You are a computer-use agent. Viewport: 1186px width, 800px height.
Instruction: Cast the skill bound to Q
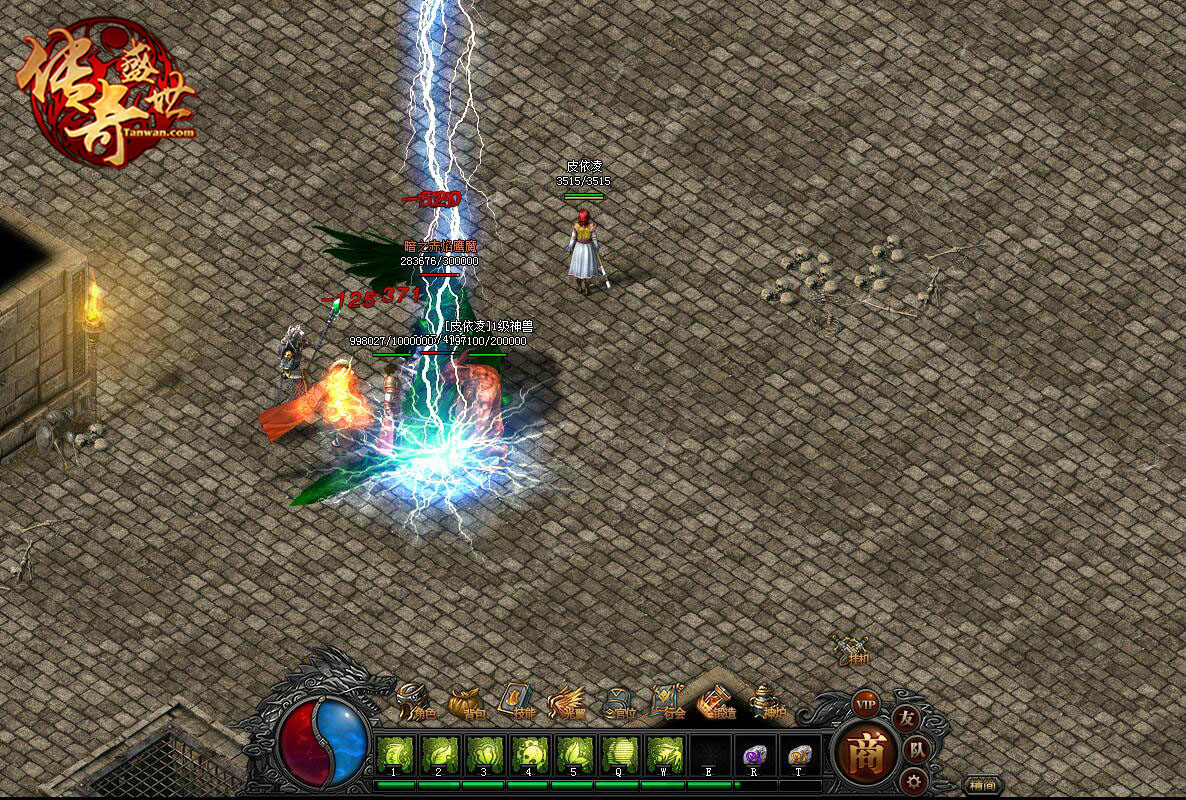coord(619,753)
